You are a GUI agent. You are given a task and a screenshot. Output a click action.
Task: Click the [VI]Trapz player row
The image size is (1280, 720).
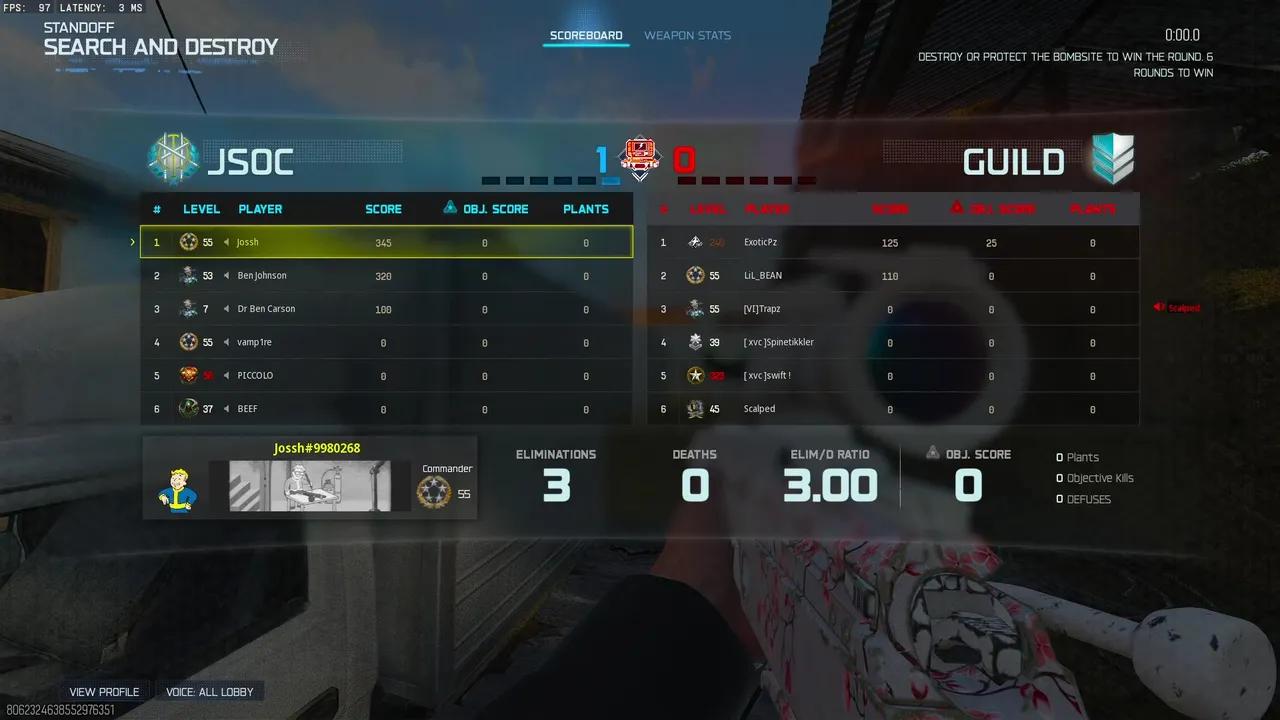coord(892,309)
